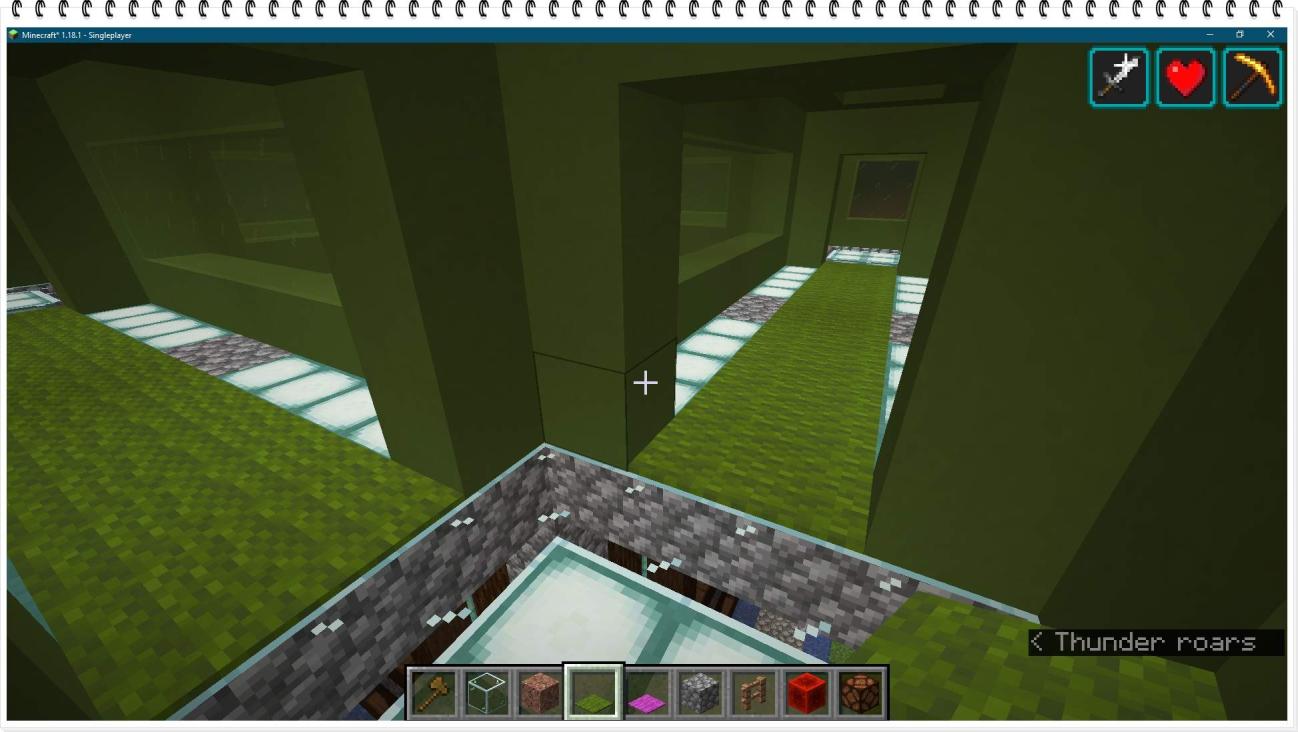Image resolution: width=1298 pixels, height=732 pixels.
Task: Toggle the sword combat indicator
Action: tap(1118, 77)
